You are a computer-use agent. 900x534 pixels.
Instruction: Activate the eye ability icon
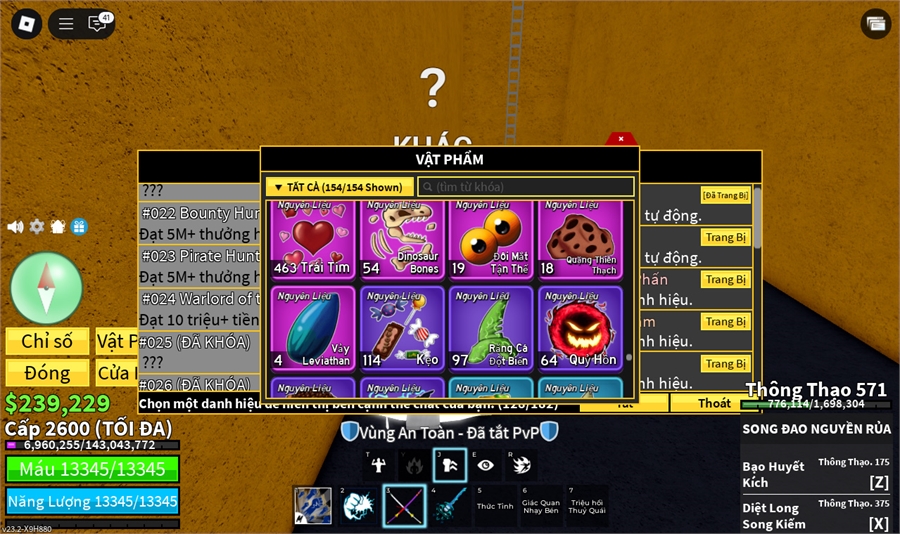[485, 465]
